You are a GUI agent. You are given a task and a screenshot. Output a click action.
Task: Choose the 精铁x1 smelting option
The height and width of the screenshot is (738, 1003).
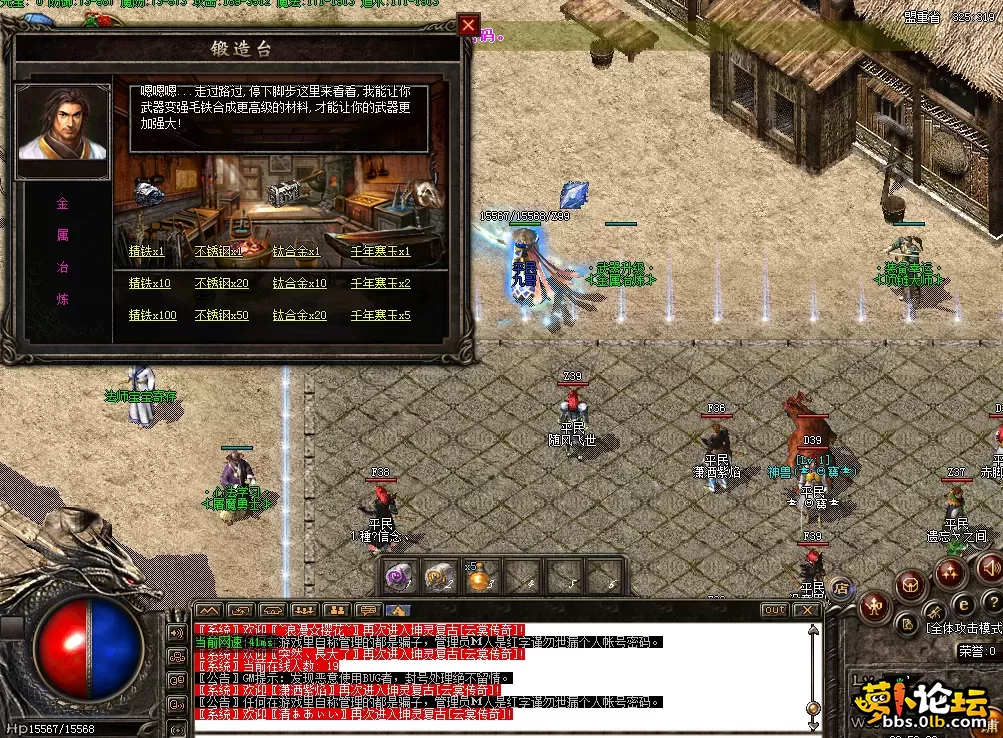(x=146, y=252)
